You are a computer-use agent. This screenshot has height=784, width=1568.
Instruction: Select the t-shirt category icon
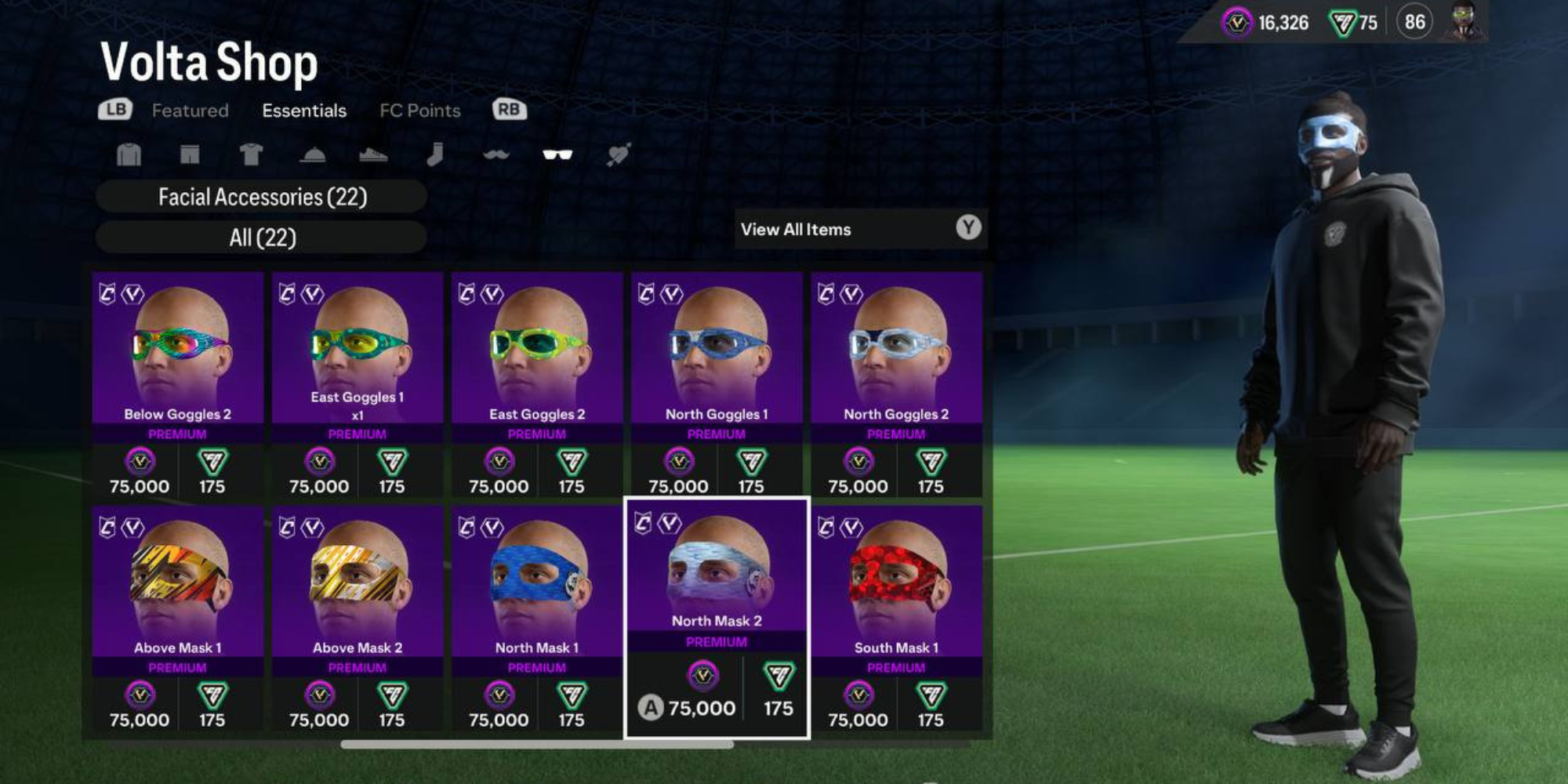tap(251, 154)
